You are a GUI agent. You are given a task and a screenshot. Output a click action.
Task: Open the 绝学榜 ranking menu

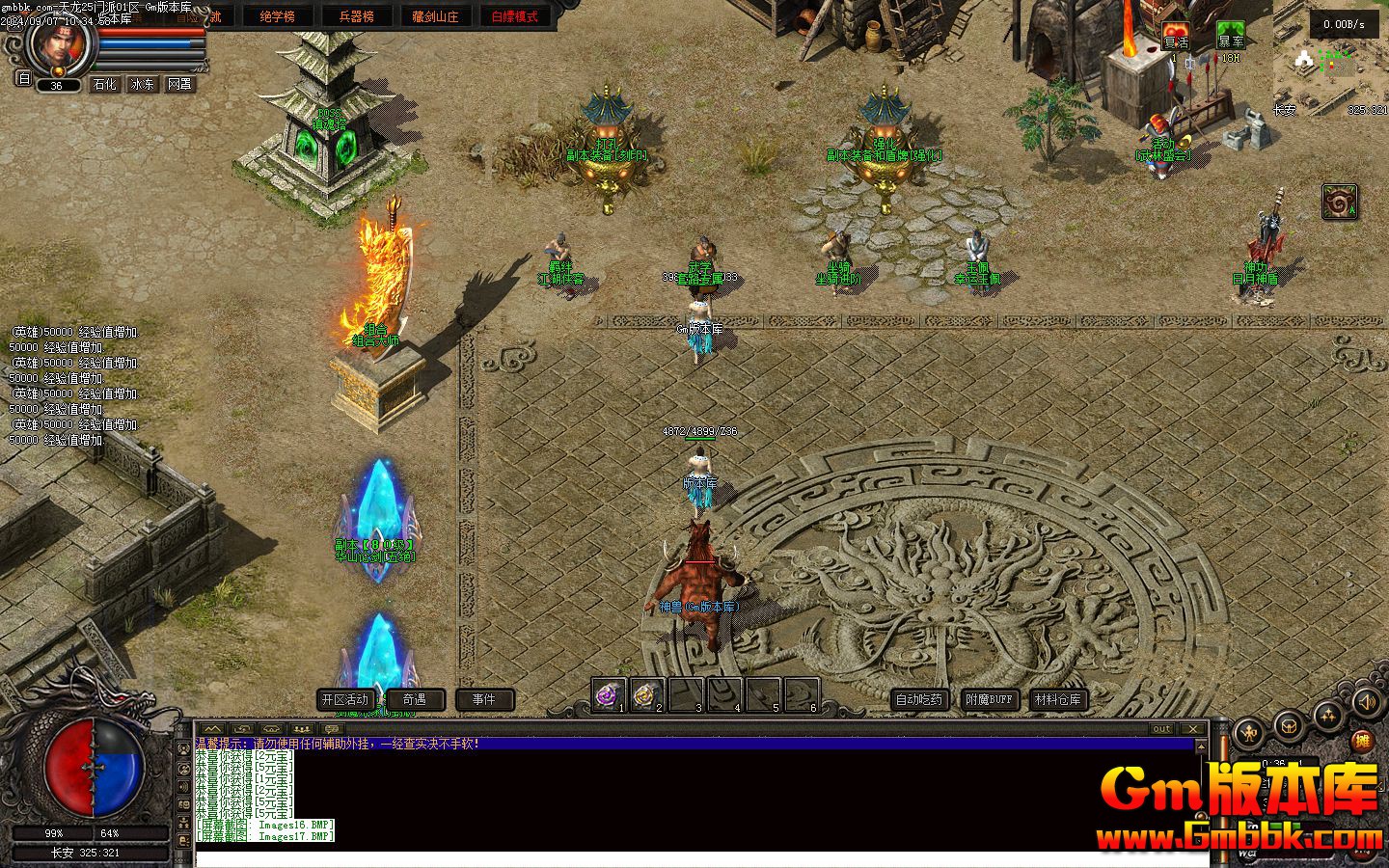pyautogui.click(x=277, y=15)
